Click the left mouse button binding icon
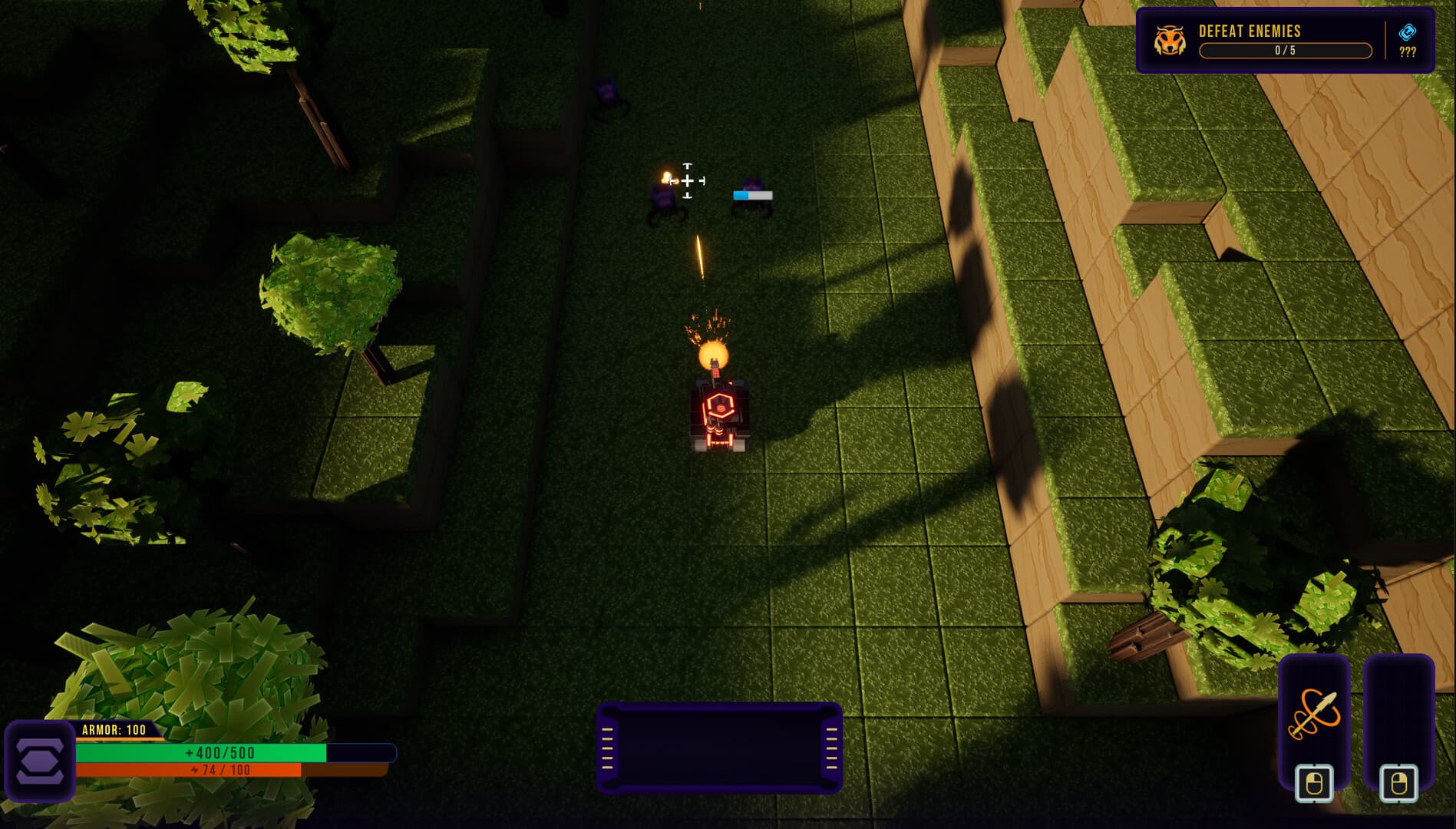The width and height of the screenshot is (1456, 829). click(x=1313, y=783)
